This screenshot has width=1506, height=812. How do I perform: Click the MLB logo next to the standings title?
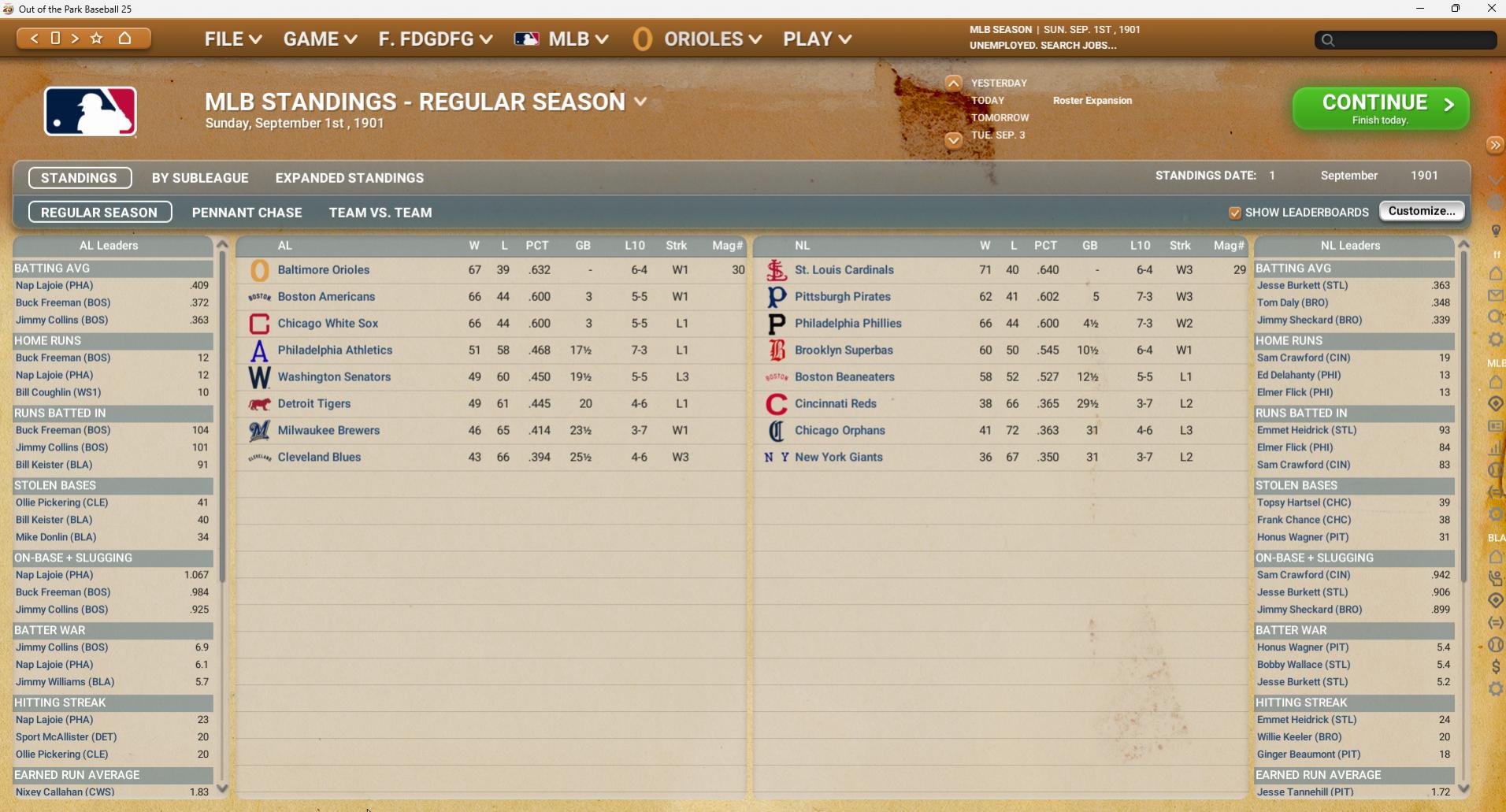[x=90, y=111]
